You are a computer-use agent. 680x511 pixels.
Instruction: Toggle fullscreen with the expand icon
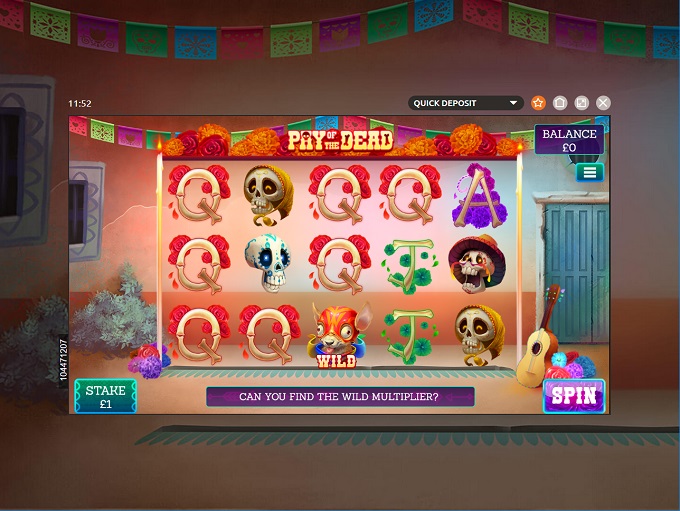pos(581,103)
